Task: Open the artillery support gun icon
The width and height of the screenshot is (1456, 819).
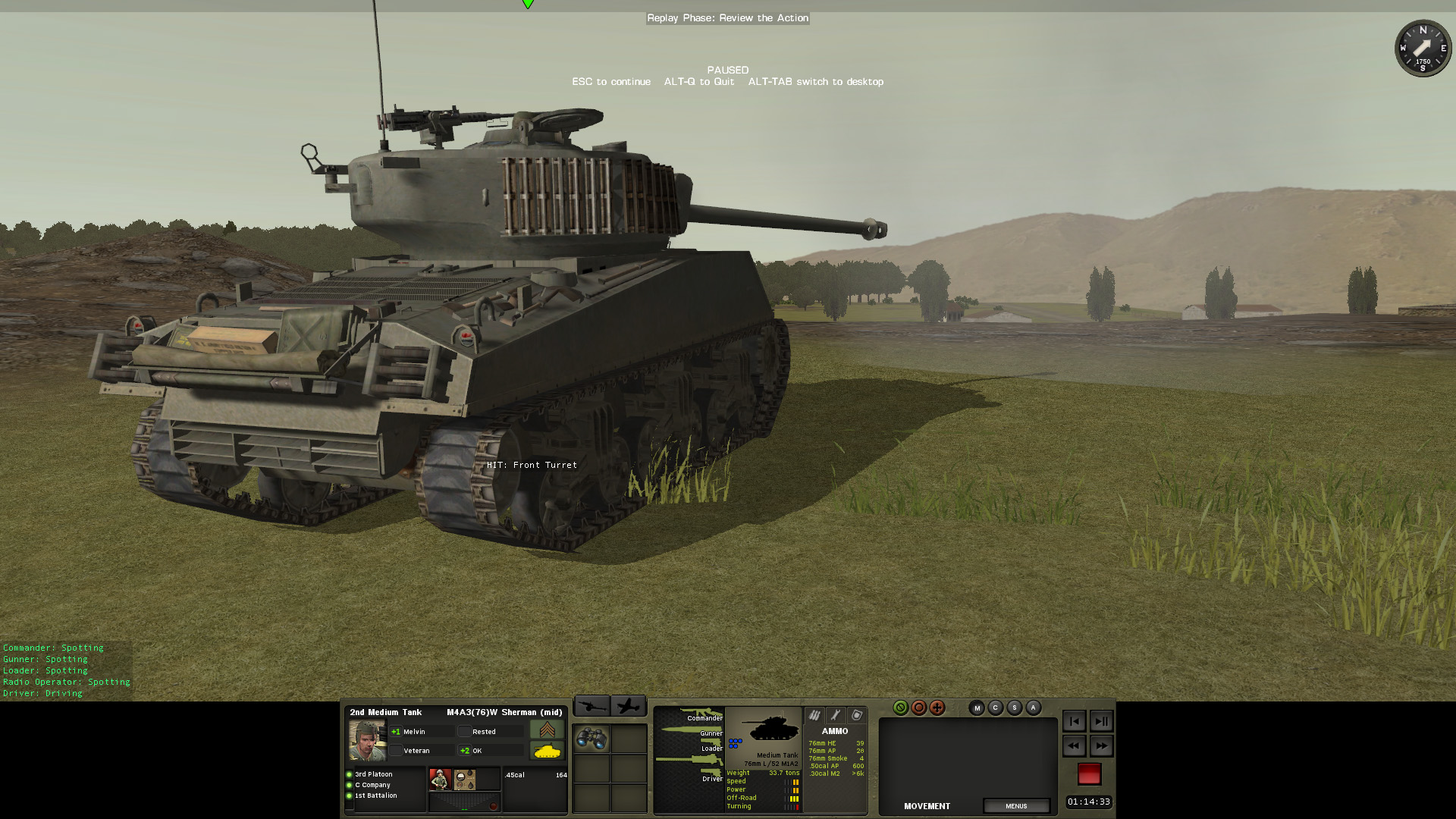Action: (591, 707)
